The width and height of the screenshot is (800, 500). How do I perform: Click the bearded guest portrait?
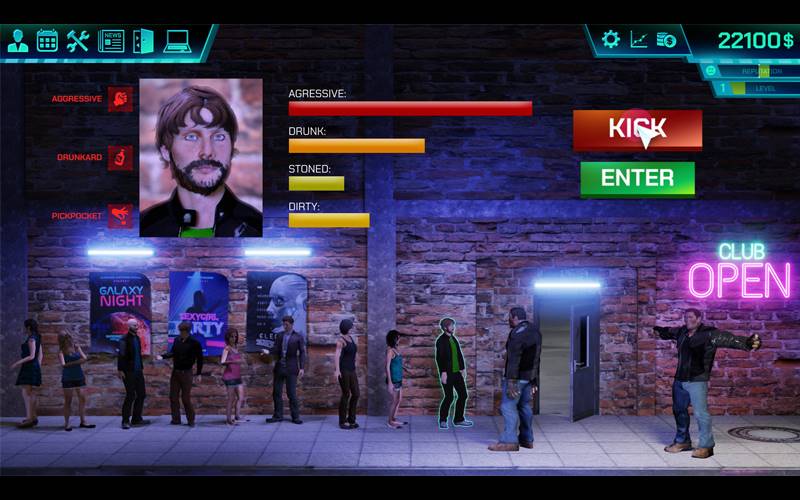201,157
